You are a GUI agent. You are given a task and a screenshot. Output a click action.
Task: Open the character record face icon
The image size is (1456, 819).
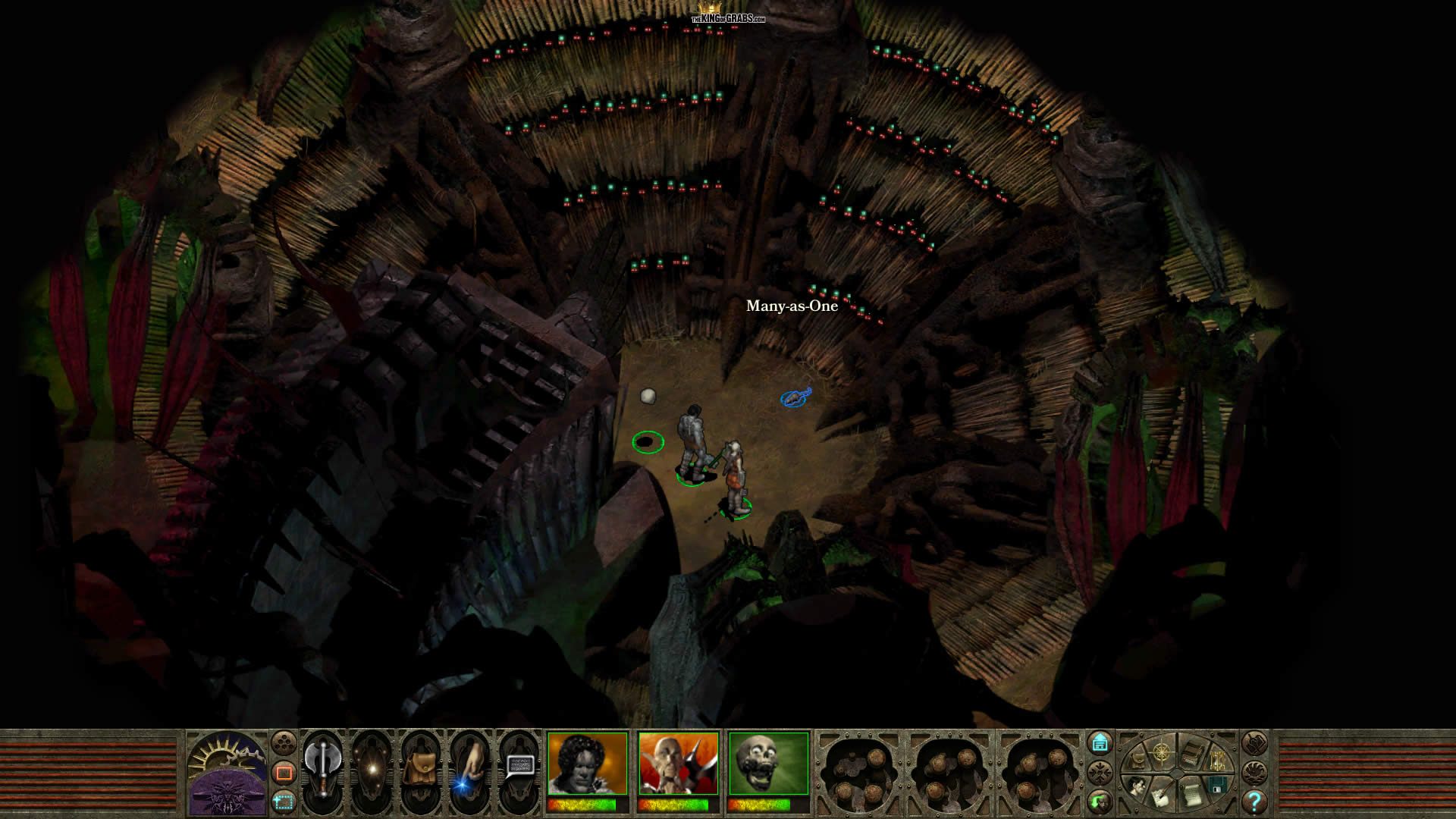(1135, 786)
